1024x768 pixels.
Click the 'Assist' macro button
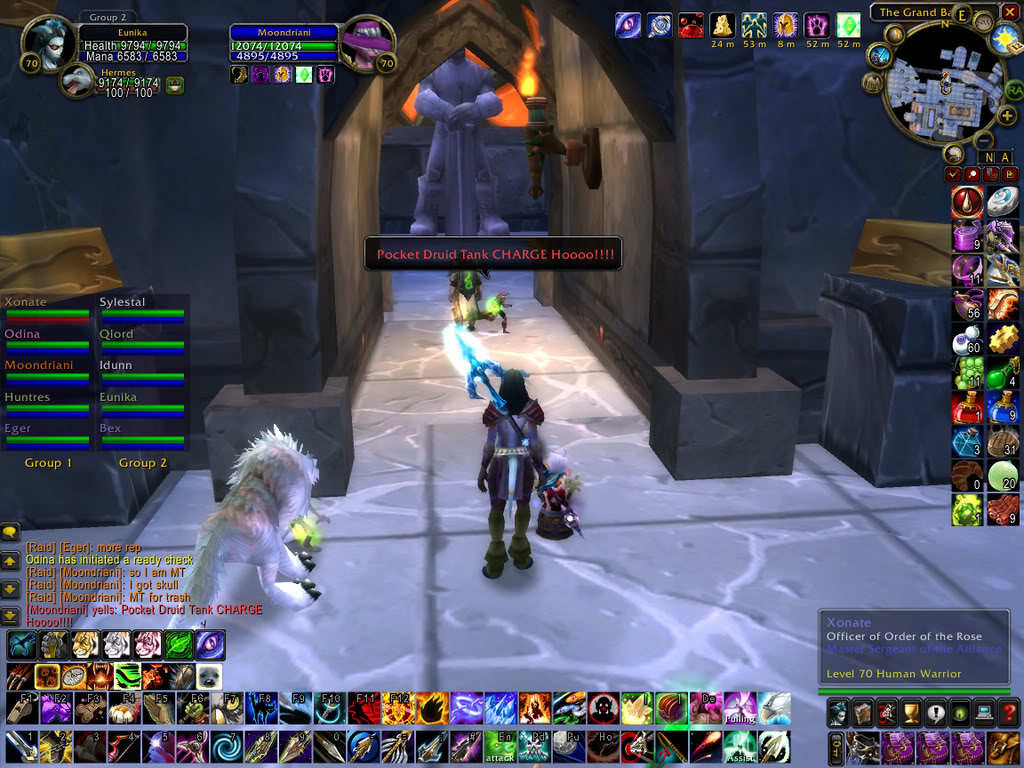coord(739,746)
